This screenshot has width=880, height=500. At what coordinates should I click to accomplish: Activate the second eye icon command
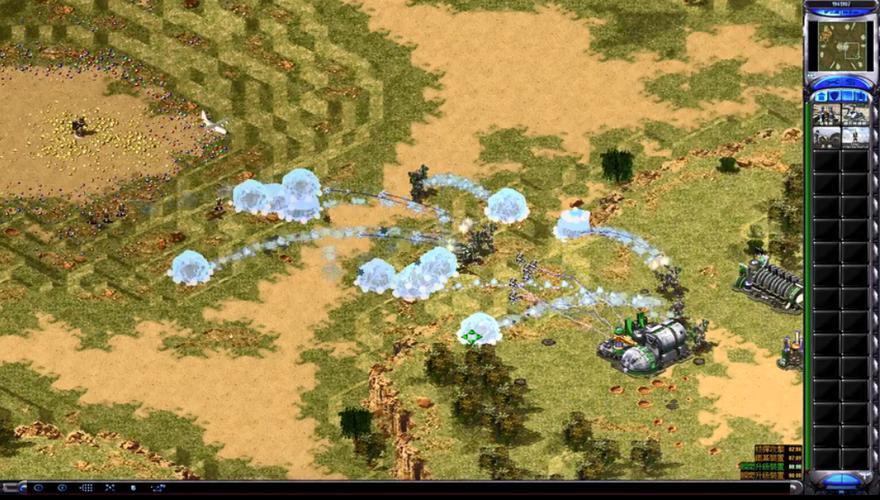click(x=61, y=488)
